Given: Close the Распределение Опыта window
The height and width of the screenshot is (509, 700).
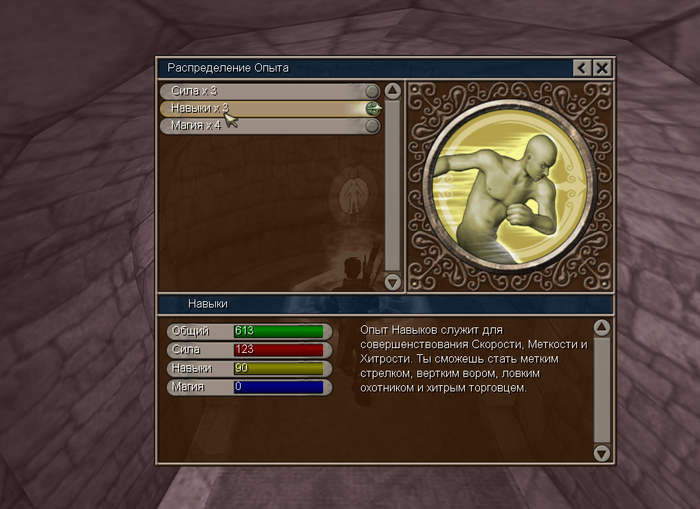Looking at the screenshot, I should coord(602,68).
